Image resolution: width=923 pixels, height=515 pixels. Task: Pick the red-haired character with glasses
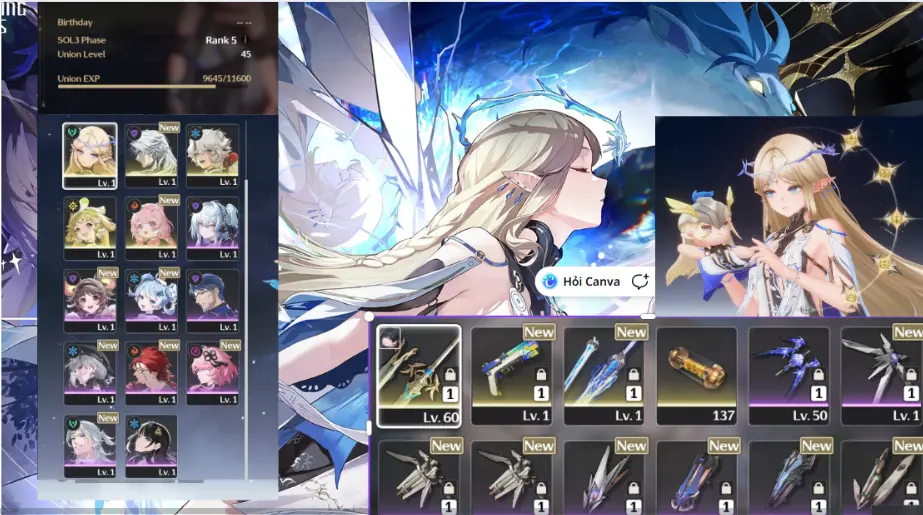151,372
